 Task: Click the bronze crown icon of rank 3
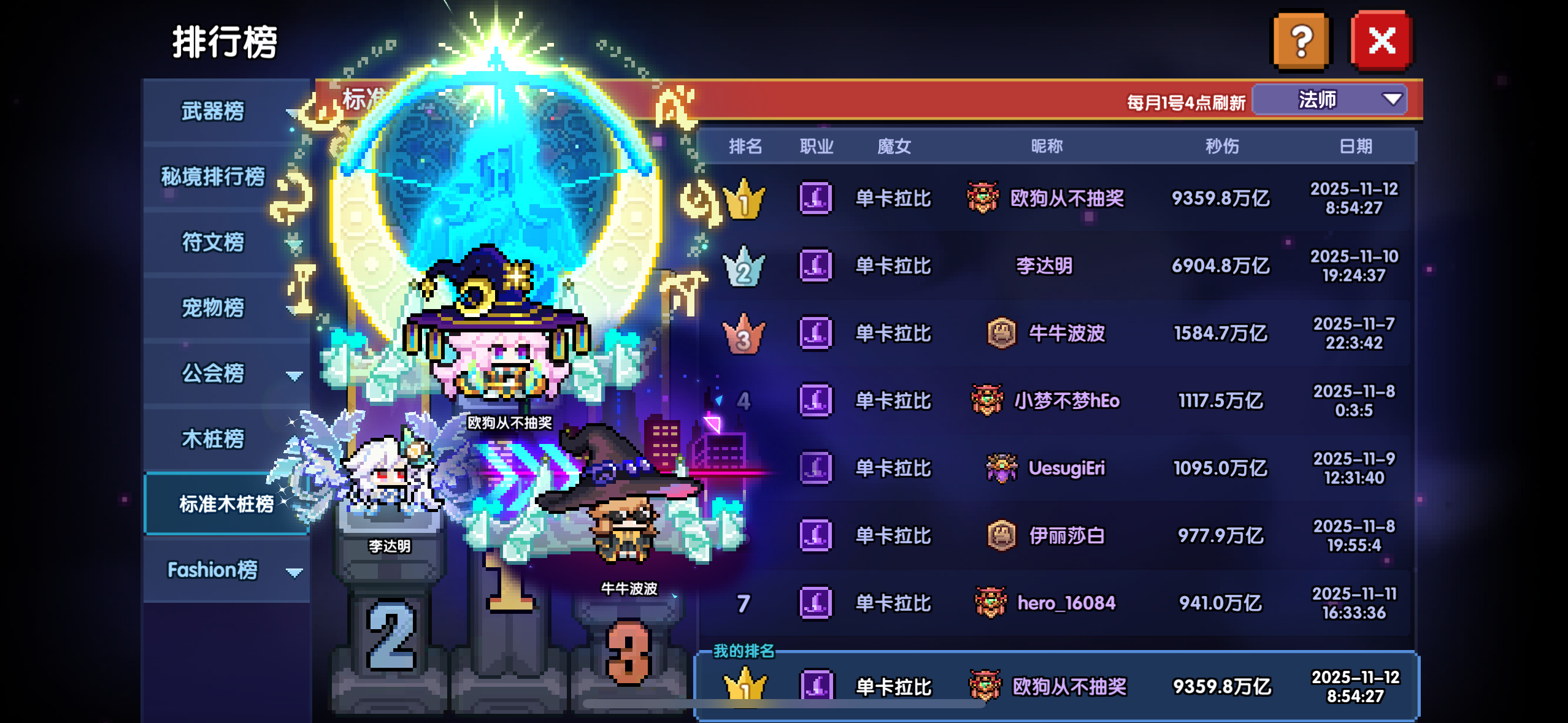[x=744, y=333]
